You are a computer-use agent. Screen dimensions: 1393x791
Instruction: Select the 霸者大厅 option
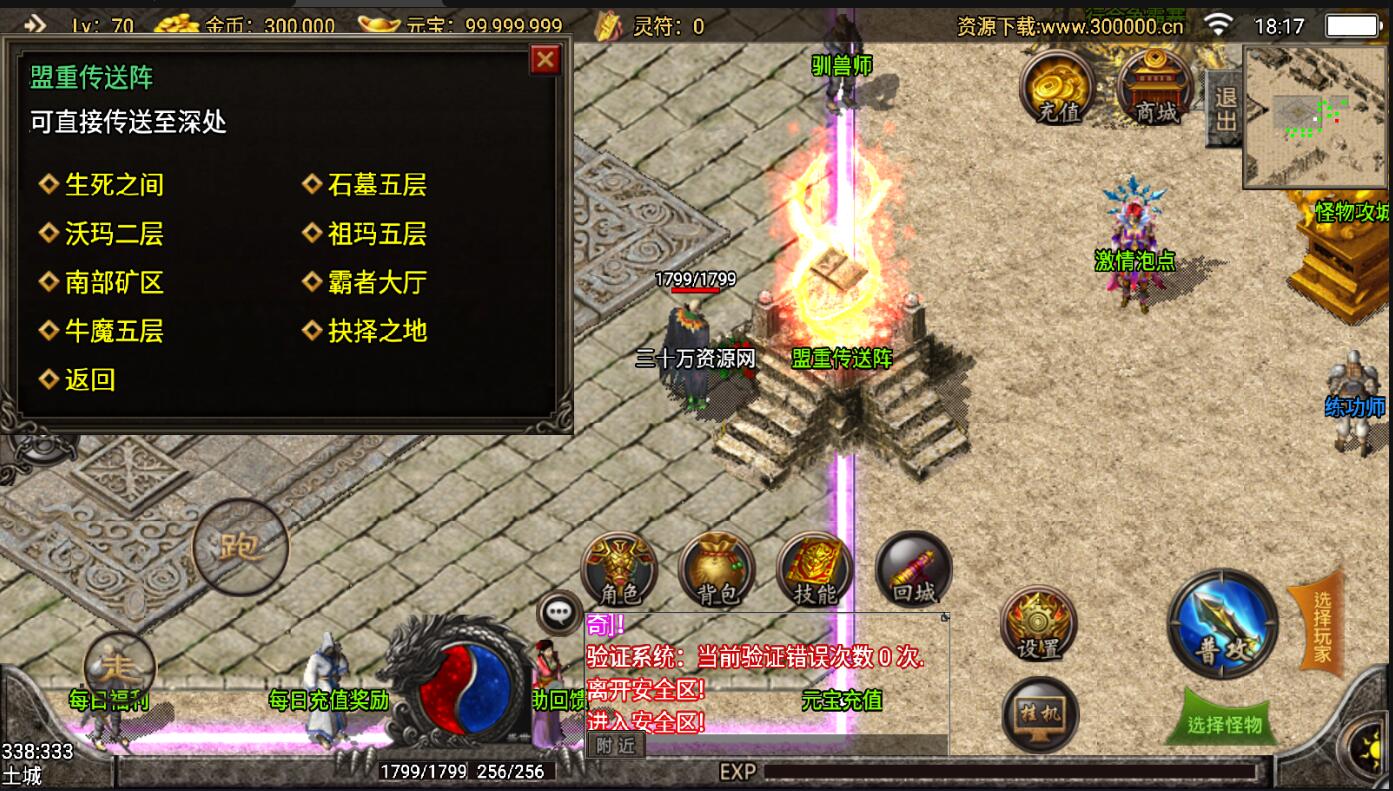(377, 283)
